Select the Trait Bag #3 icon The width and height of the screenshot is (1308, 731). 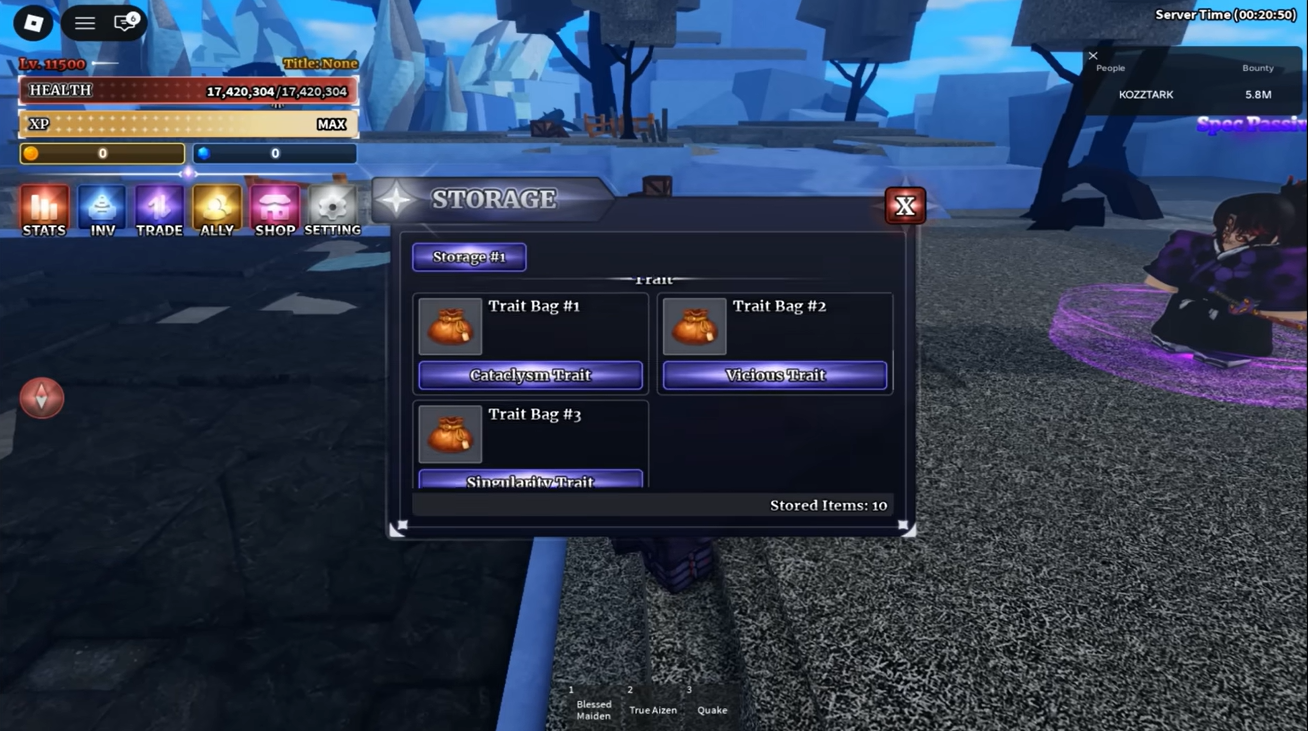[450, 434]
